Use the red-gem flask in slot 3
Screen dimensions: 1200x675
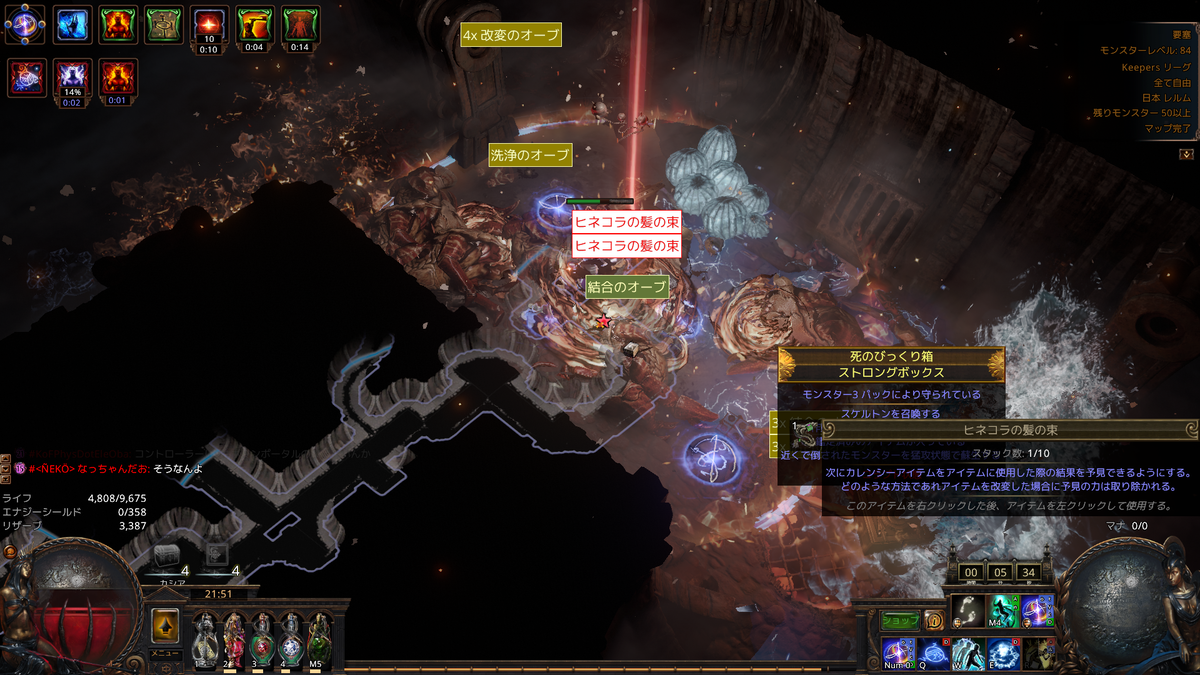click(261, 637)
